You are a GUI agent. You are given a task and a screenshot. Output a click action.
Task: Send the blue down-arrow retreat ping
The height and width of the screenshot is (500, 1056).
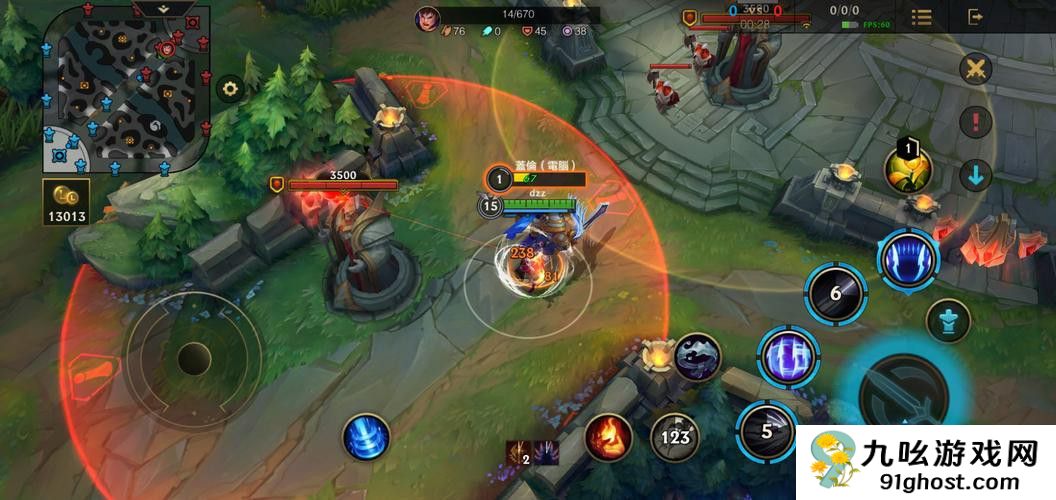click(975, 175)
